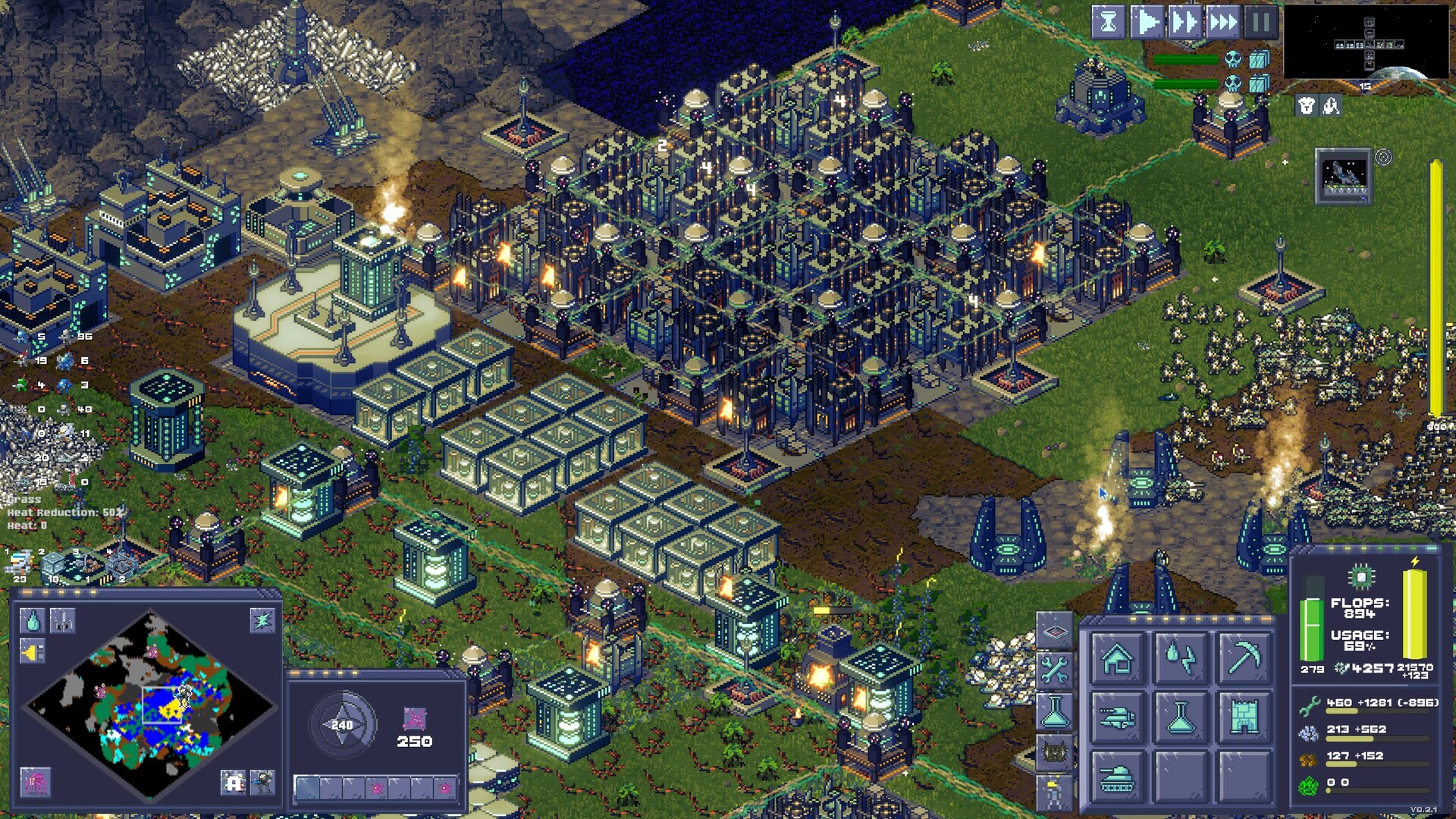
Task: Select the castle wall defenses category
Action: tap(1244, 717)
